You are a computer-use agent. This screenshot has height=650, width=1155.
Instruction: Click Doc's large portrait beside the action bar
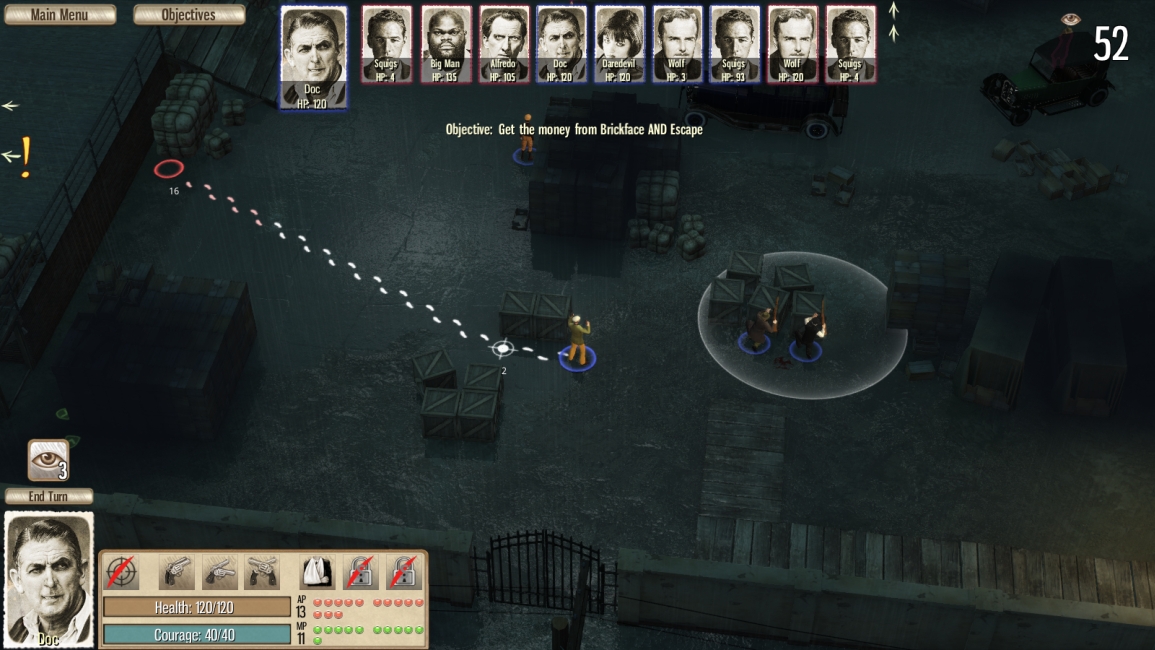(x=49, y=580)
